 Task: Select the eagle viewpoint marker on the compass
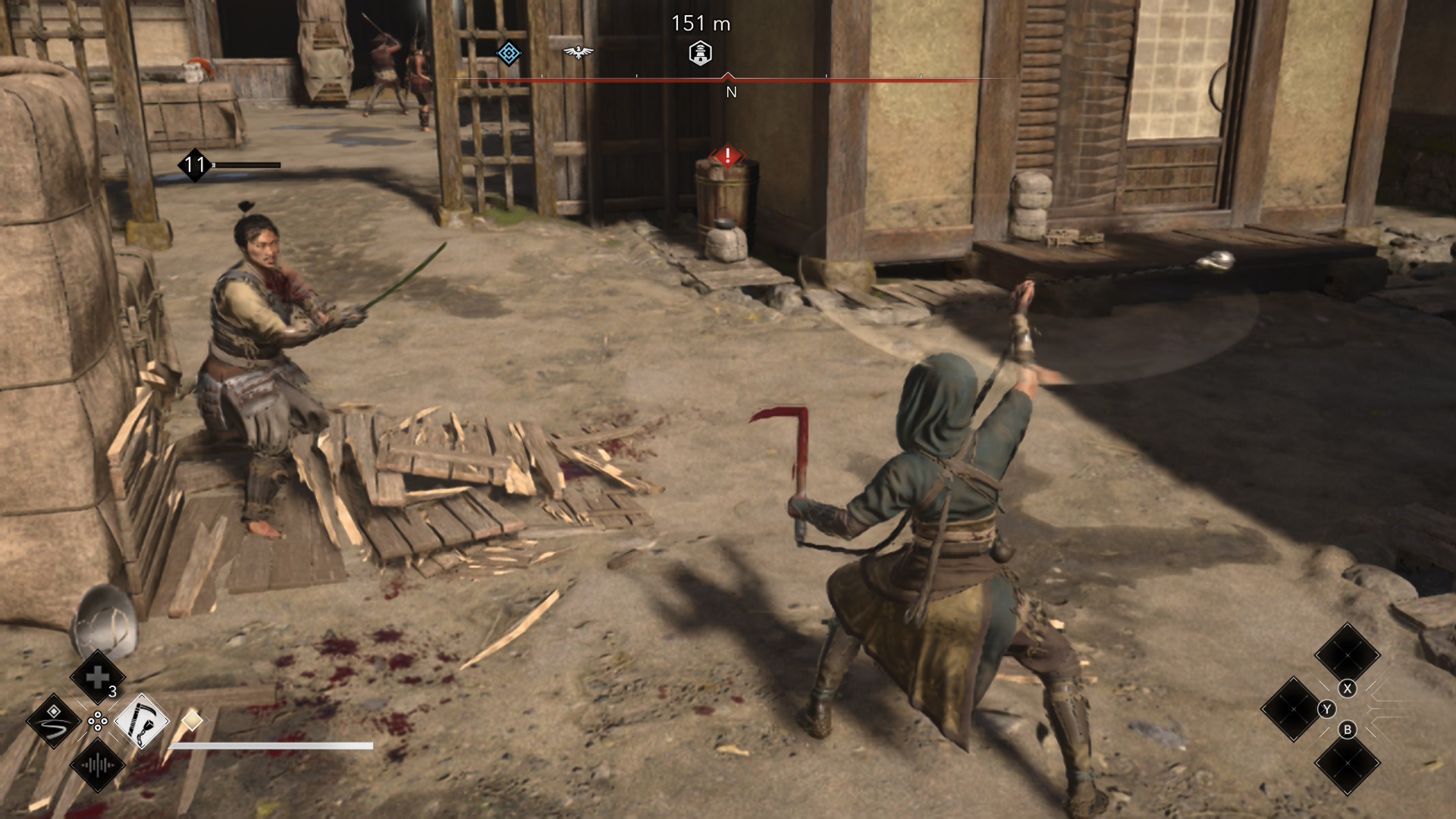[x=578, y=52]
